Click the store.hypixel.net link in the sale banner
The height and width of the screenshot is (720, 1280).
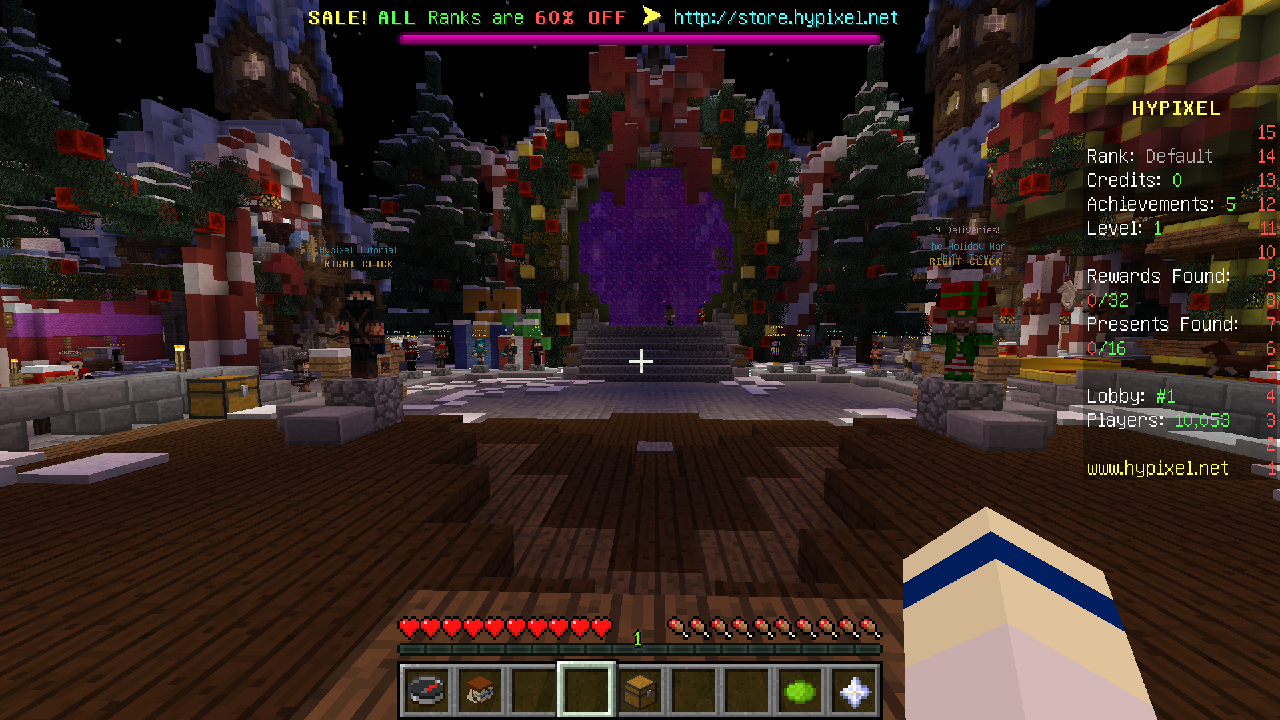[785, 18]
